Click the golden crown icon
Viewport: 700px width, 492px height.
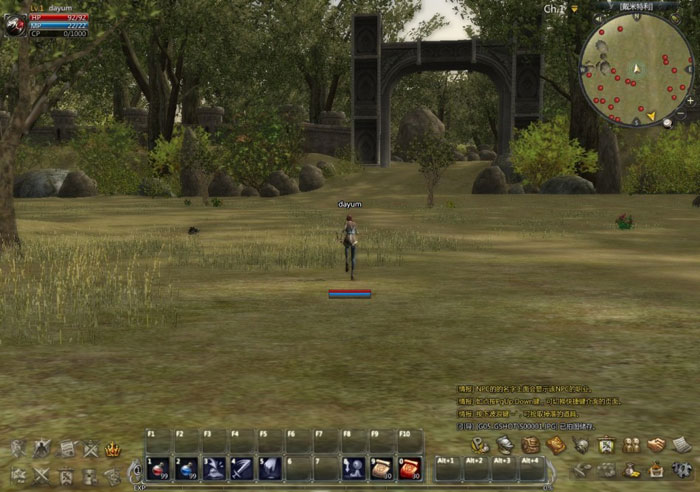tap(113, 449)
